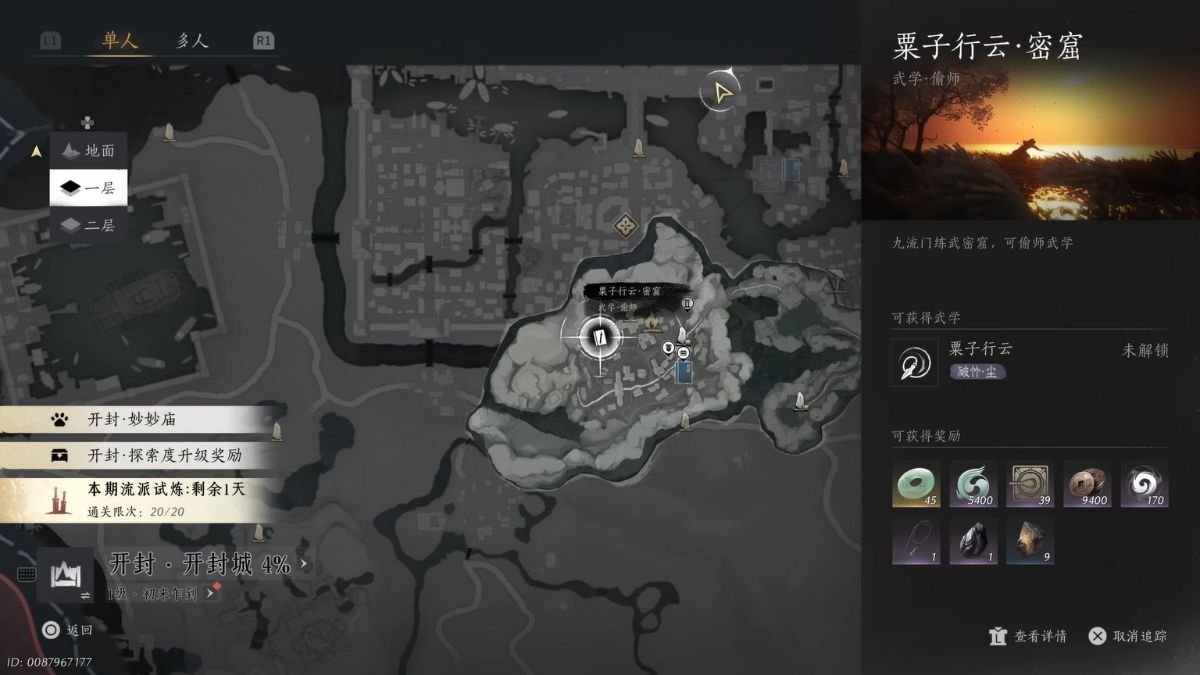The image size is (1200, 675).
Task: Select the 地面 map layer
Action: pyautogui.click(x=89, y=151)
